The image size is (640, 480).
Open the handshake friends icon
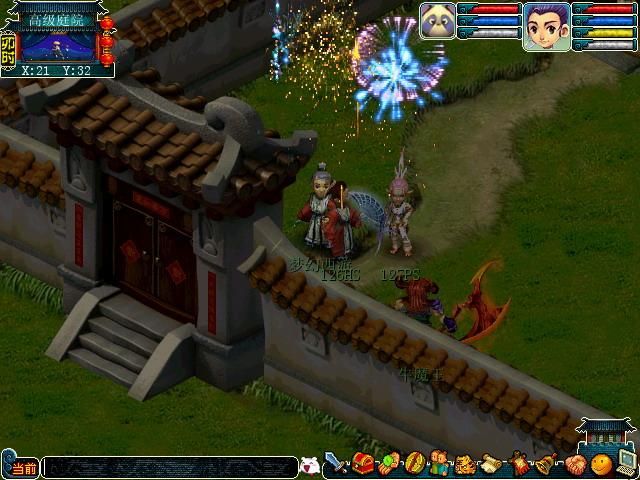[x=575, y=464]
